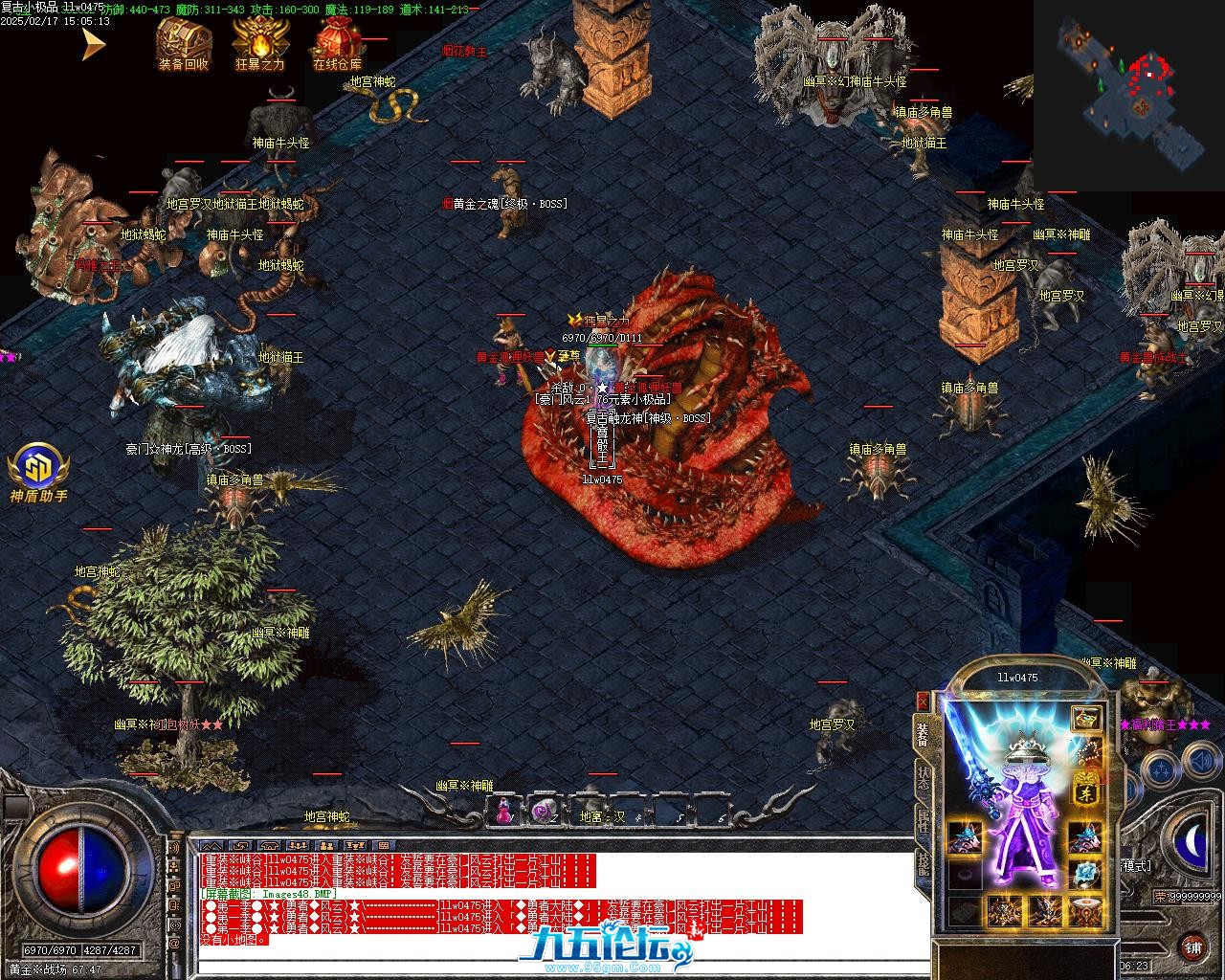Switch to the 状态 status tab
The image size is (1225, 980).
tap(923, 777)
